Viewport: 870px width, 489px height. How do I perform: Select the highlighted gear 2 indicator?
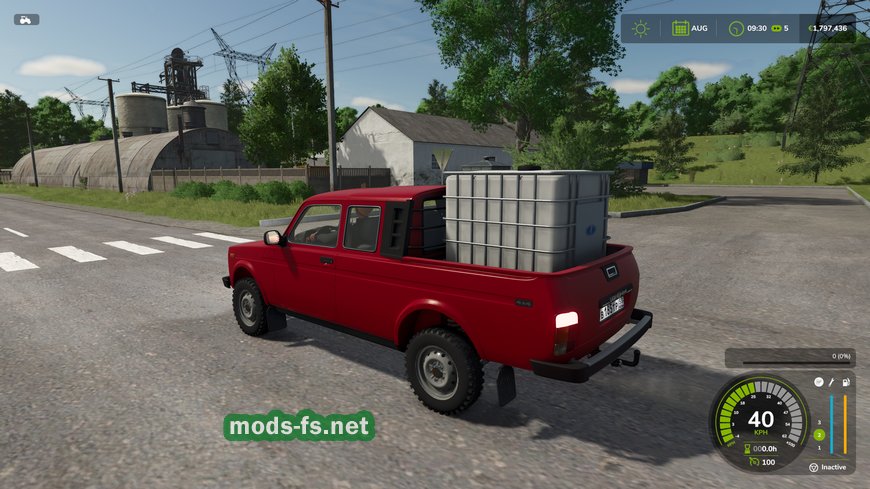[819, 435]
